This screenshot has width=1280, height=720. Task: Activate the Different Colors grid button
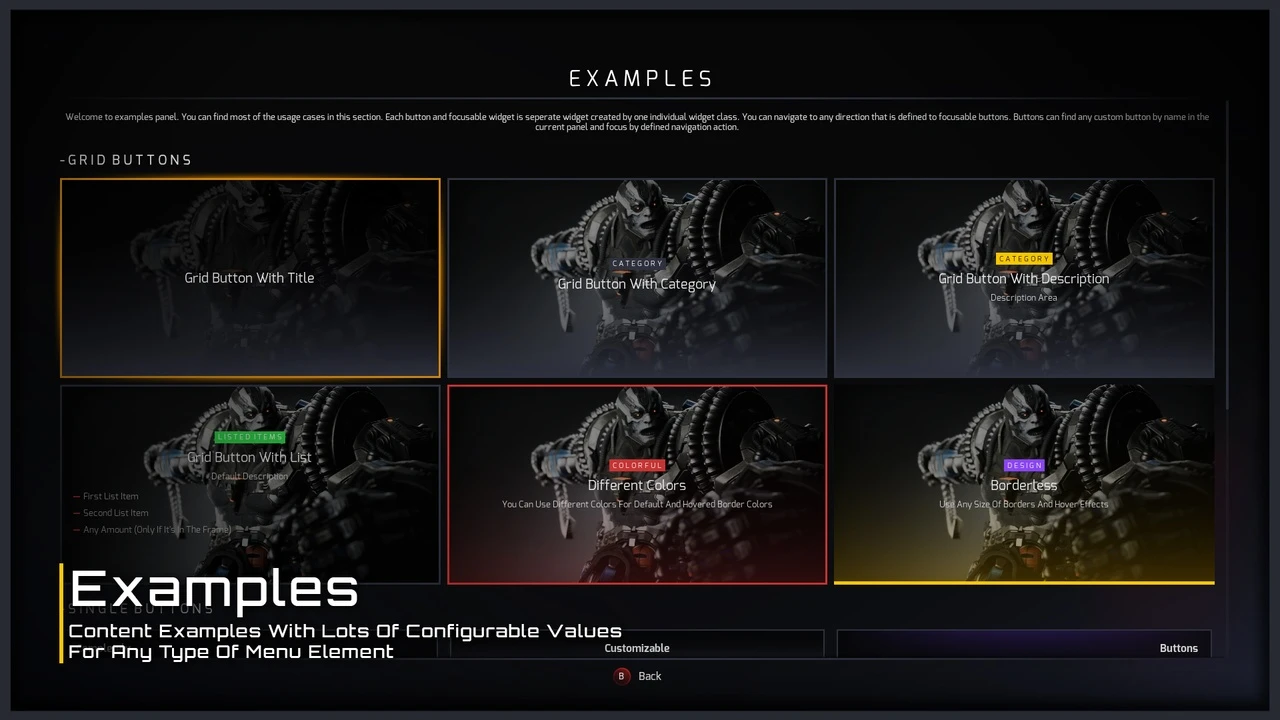(637, 485)
